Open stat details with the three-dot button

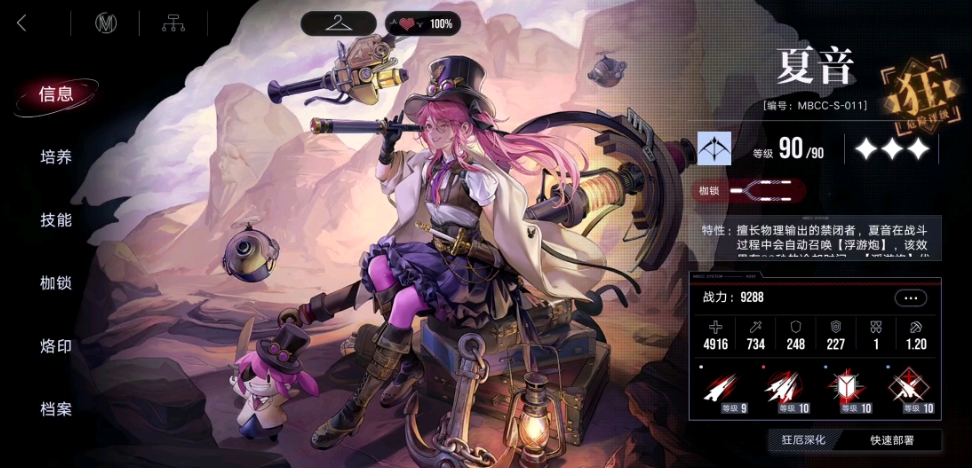pyautogui.click(x=910, y=298)
